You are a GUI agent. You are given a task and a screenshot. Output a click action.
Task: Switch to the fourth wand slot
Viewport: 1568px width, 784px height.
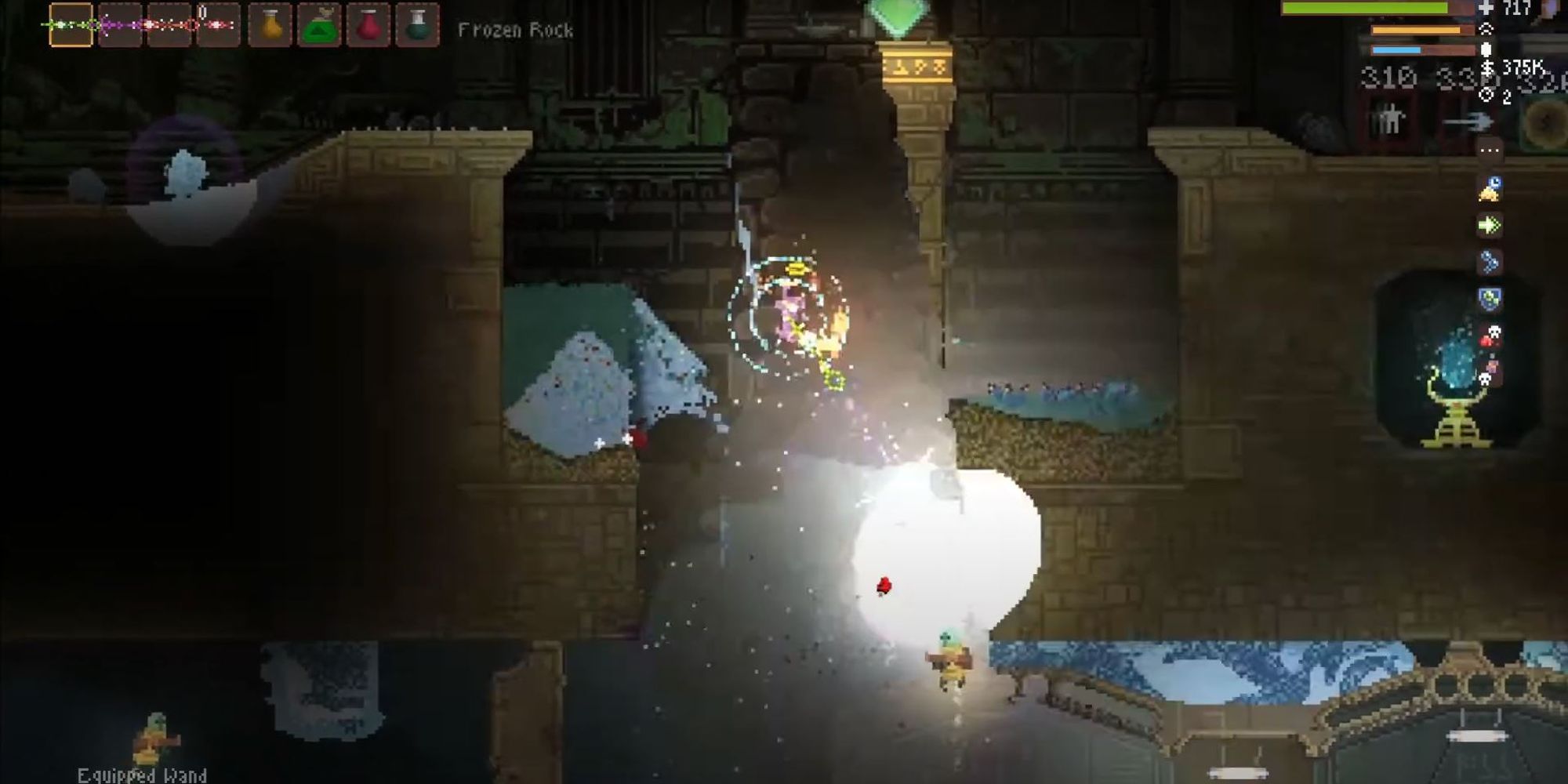(220, 22)
